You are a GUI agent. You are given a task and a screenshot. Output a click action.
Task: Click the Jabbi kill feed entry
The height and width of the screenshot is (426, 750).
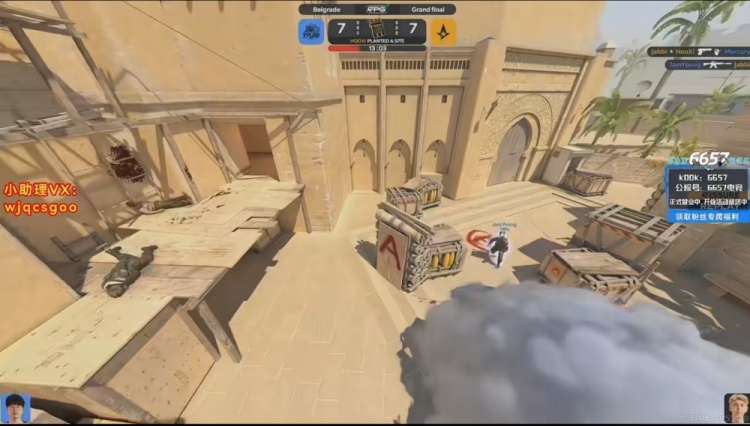click(698, 51)
